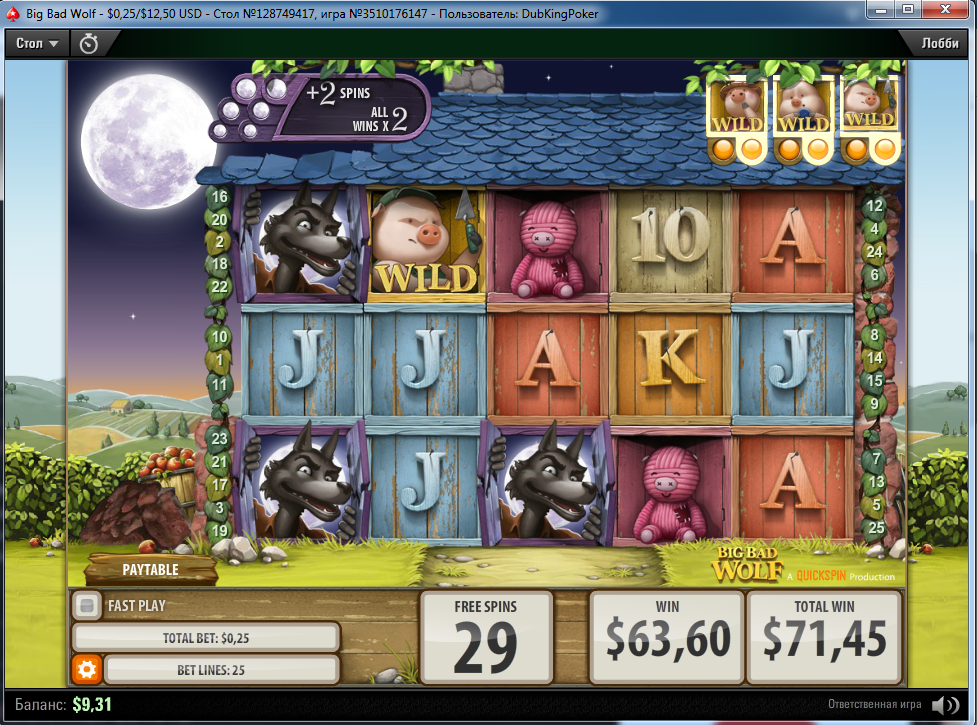The image size is (977, 725).
Task: Open the orange gear settings button
Action: click(86, 669)
